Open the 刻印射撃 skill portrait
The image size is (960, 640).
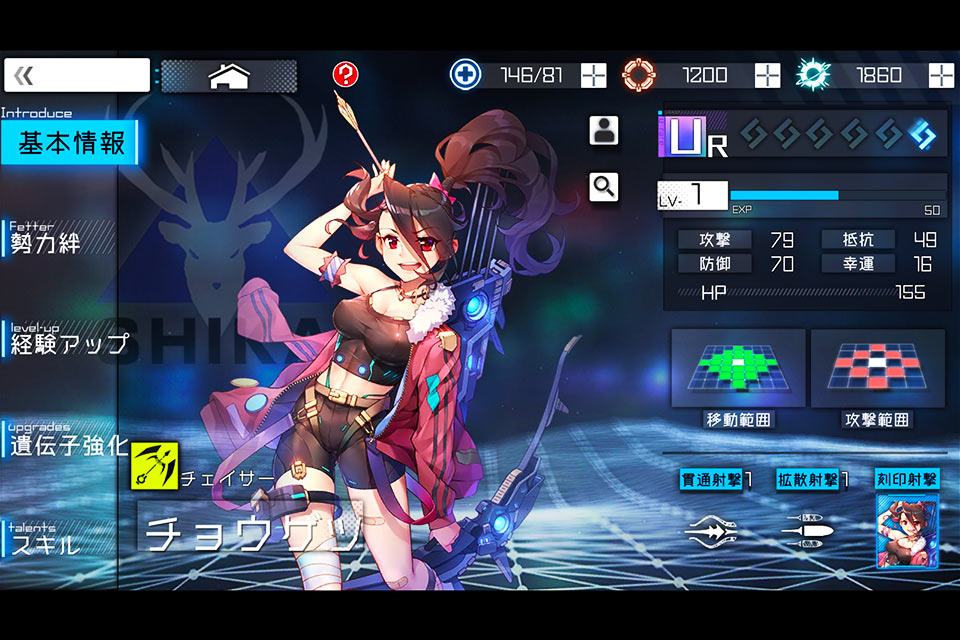click(x=907, y=530)
